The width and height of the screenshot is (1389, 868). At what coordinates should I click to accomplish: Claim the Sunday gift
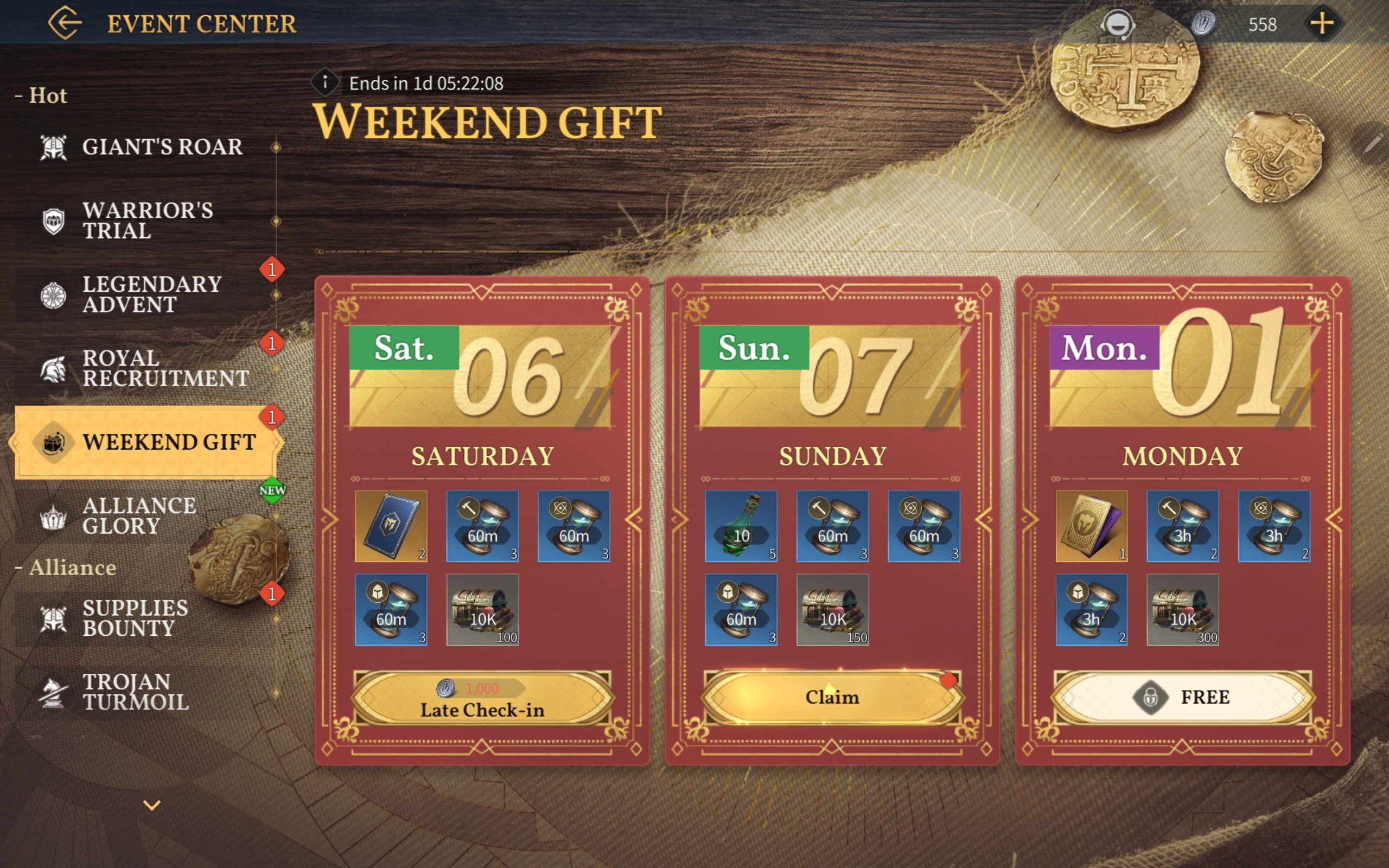(x=832, y=698)
